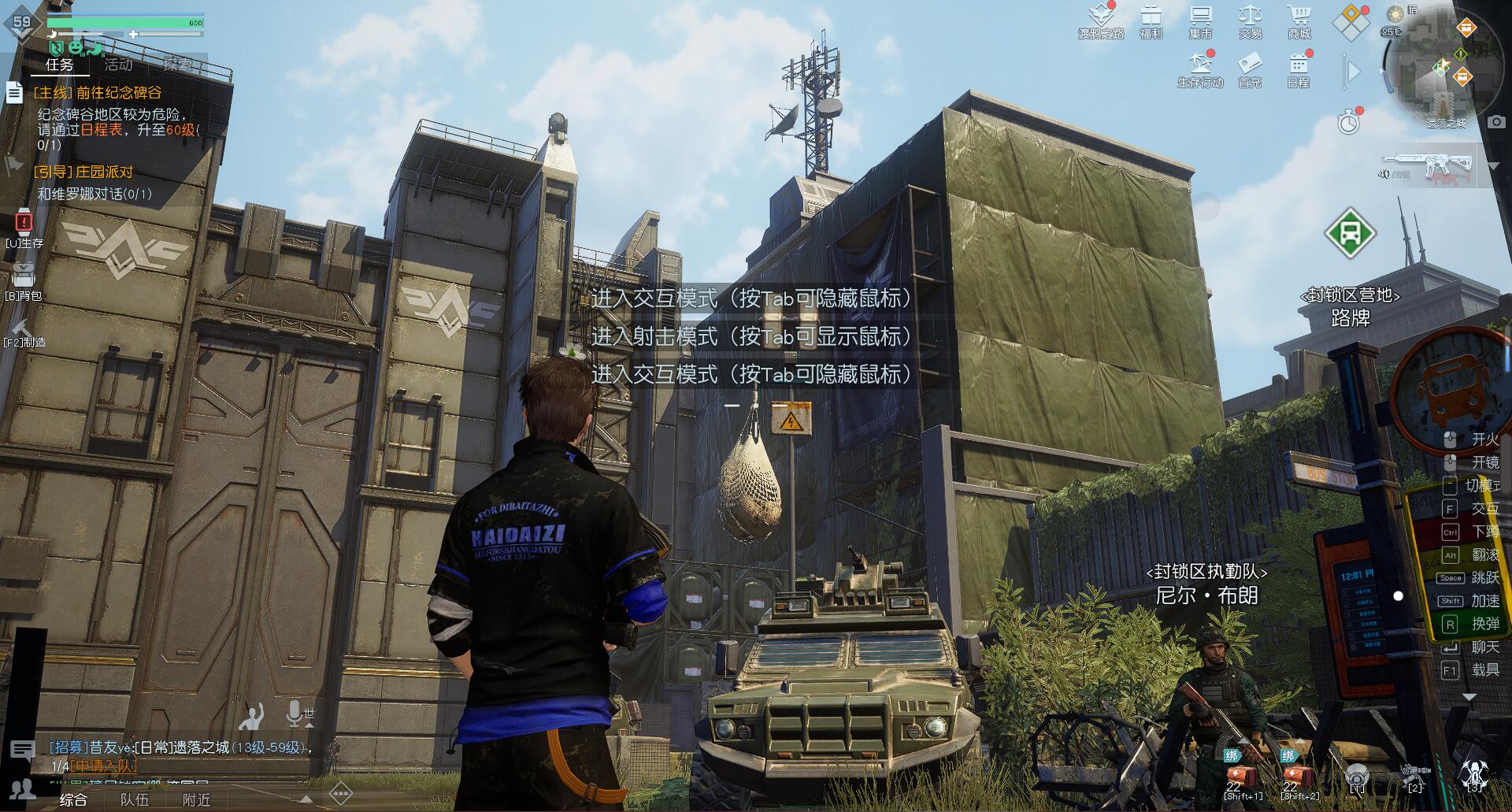The image size is (1512, 812).
Task: Open the 生存 survival status icon
Action: tap(24, 223)
